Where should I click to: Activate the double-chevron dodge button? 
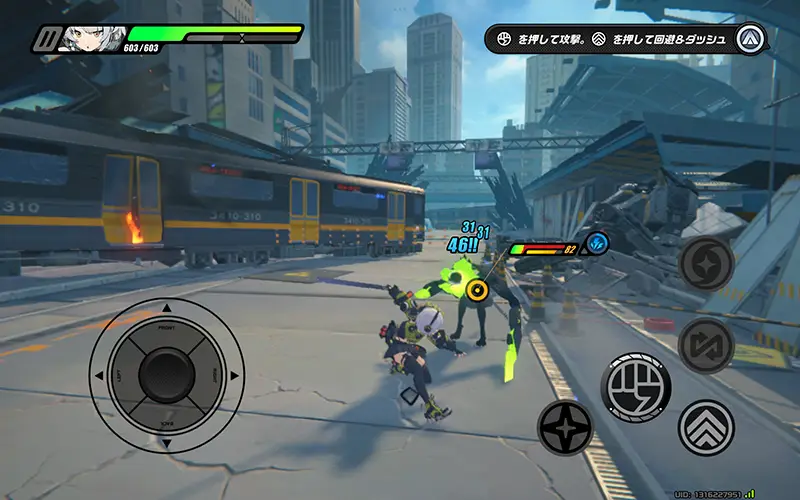(706, 427)
